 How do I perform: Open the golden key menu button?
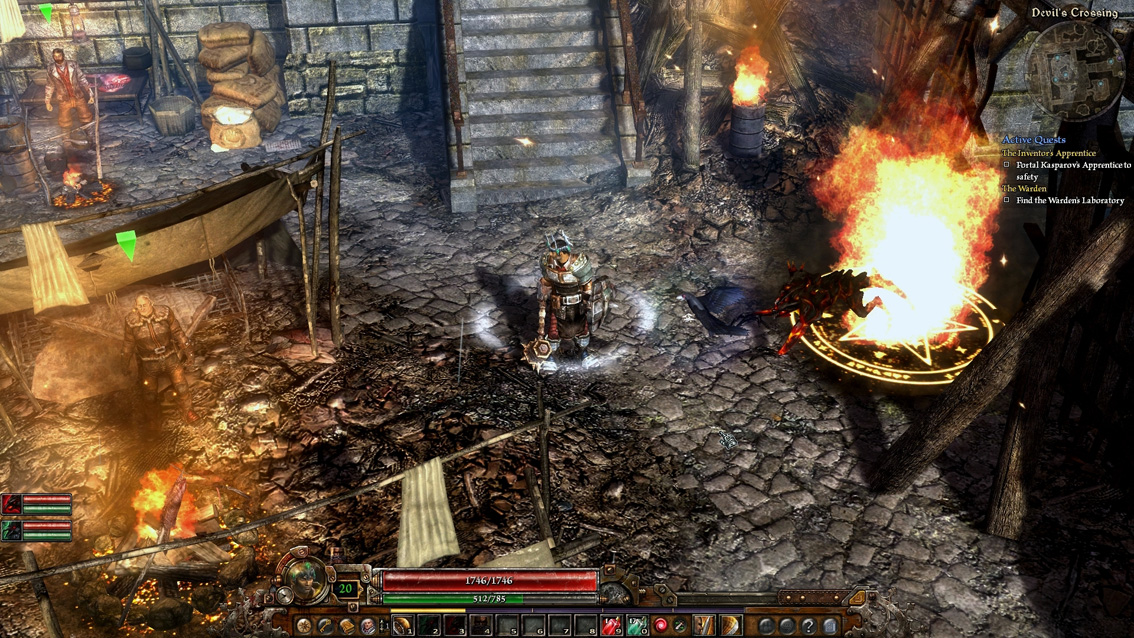[x=326, y=626]
